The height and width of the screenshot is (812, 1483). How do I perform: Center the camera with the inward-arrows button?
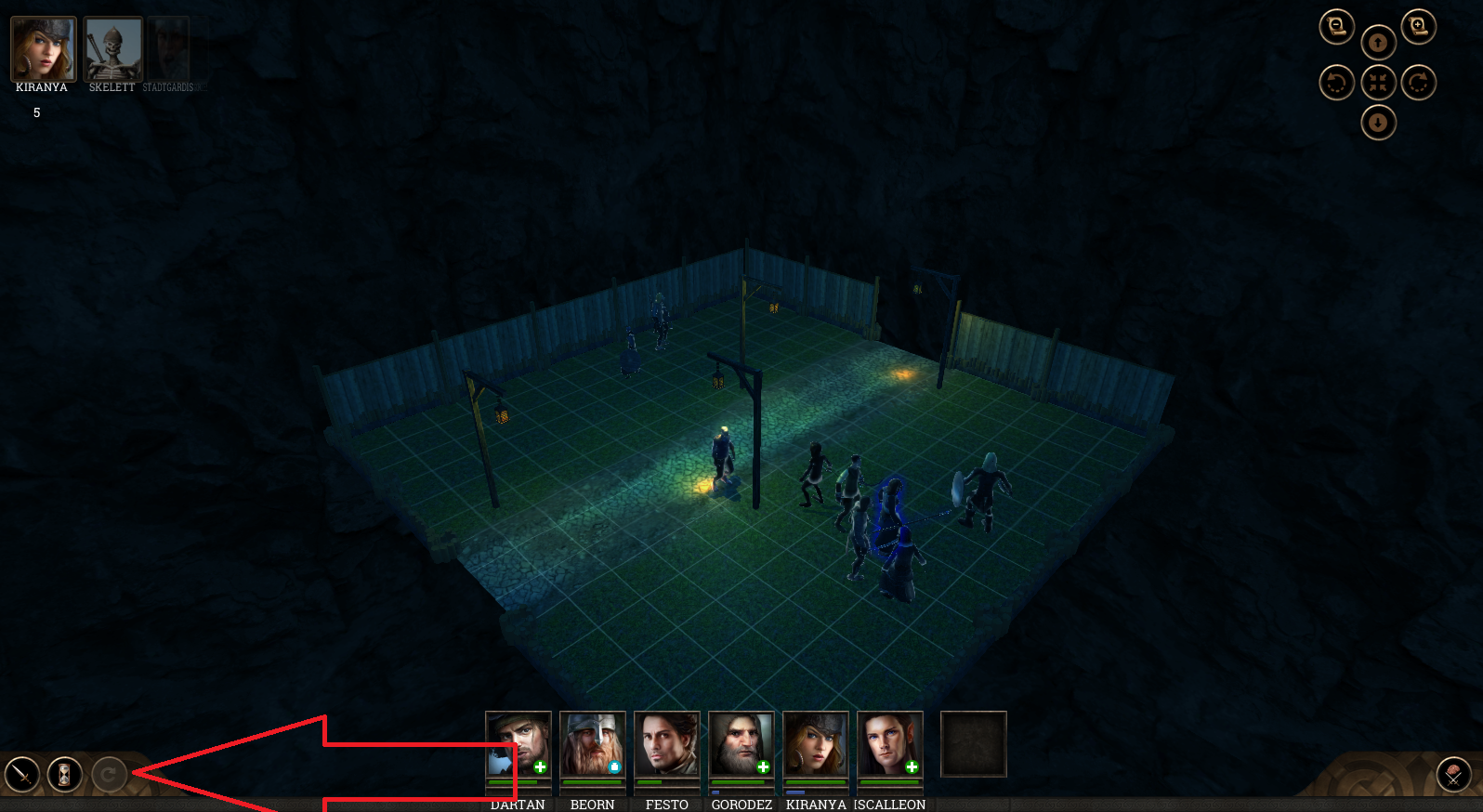point(1378,83)
